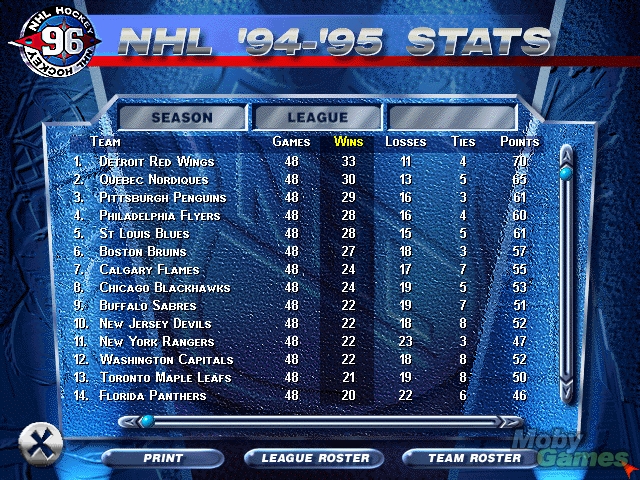The image size is (640, 480).
Task: Sort by the Points column header
Action: pyautogui.click(x=520, y=142)
